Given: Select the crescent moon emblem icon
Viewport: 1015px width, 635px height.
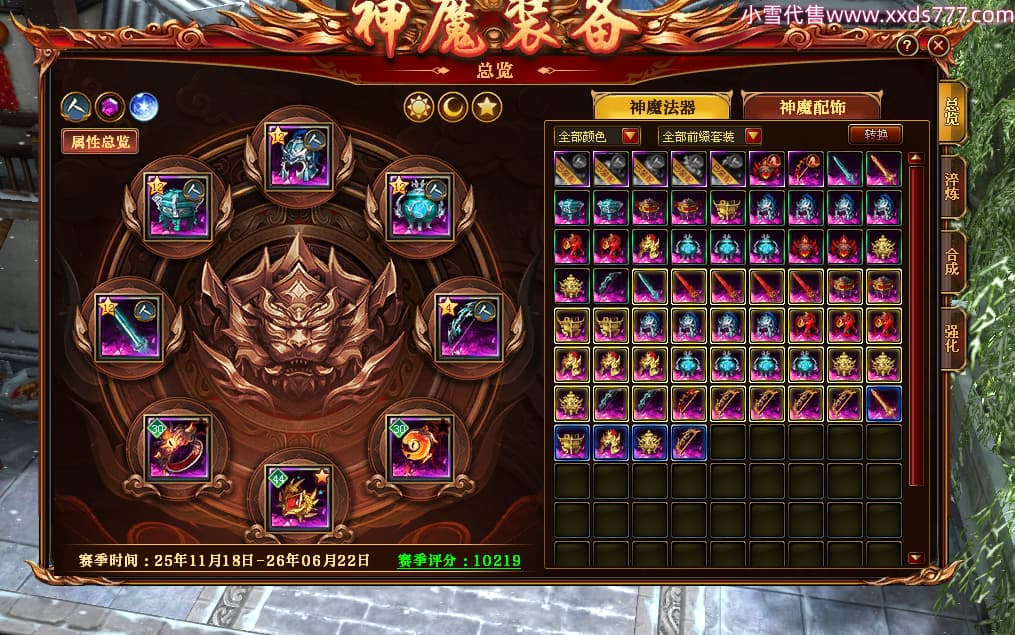Looking at the screenshot, I should coord(453,106).
